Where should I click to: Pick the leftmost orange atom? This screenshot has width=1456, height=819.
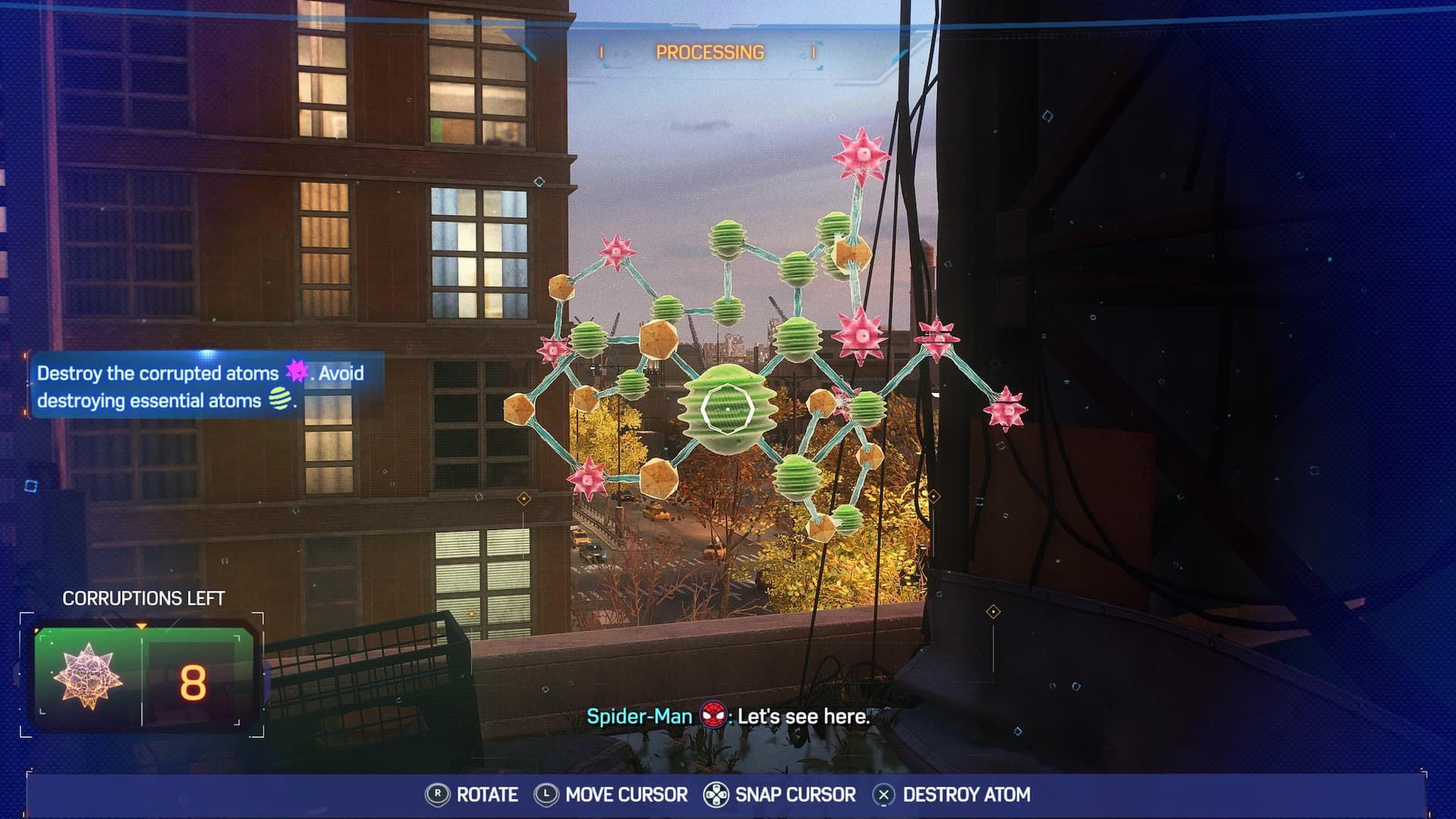point(519,408)
